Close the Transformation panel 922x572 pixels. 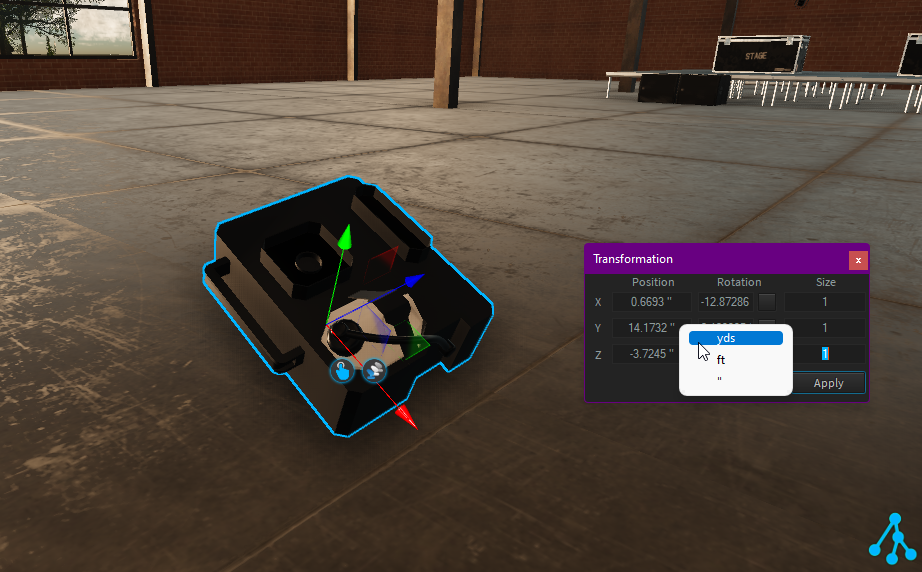click(x=857, y=260)
